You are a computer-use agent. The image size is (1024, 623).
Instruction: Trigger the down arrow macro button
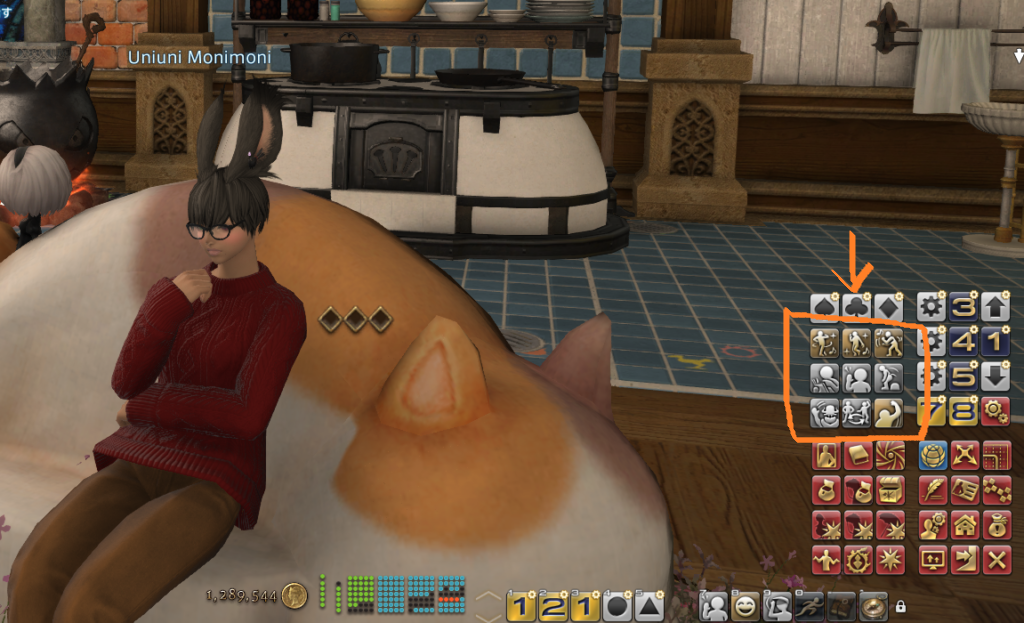tap(995, 377)
